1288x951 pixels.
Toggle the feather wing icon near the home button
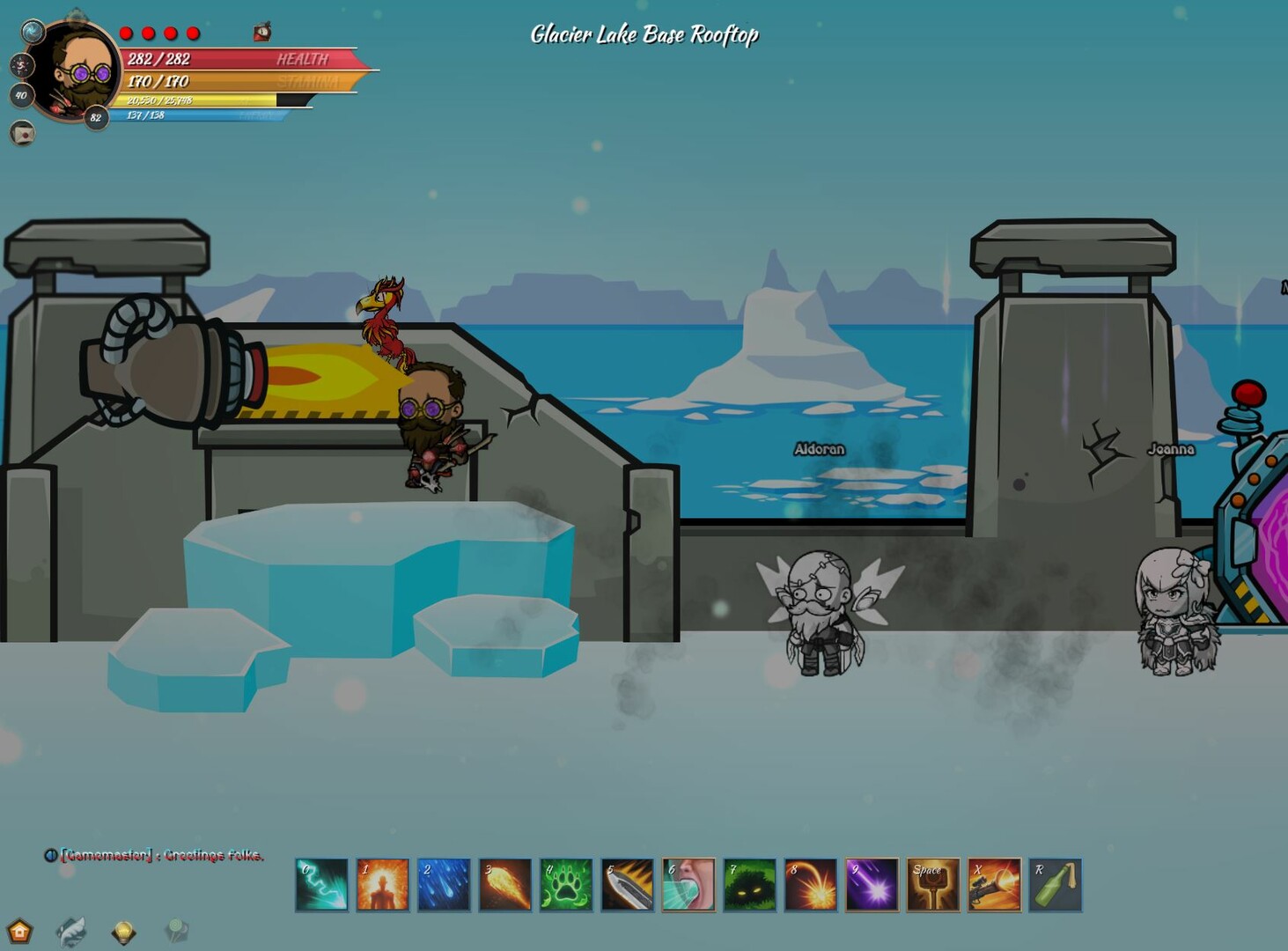pyautogui.click(x=73, y=929)
